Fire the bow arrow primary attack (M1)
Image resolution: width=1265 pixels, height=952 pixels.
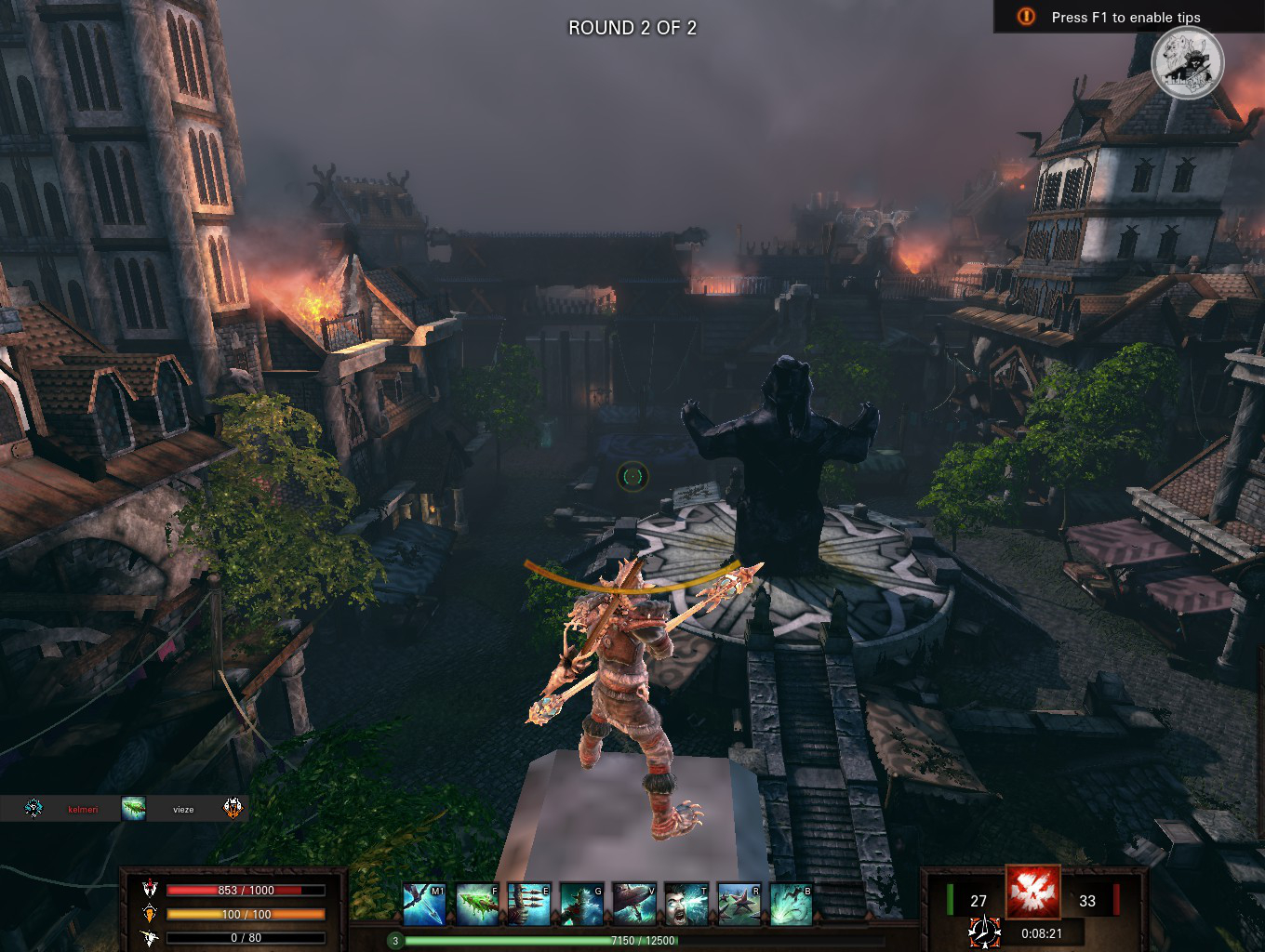tap(424, 905)
